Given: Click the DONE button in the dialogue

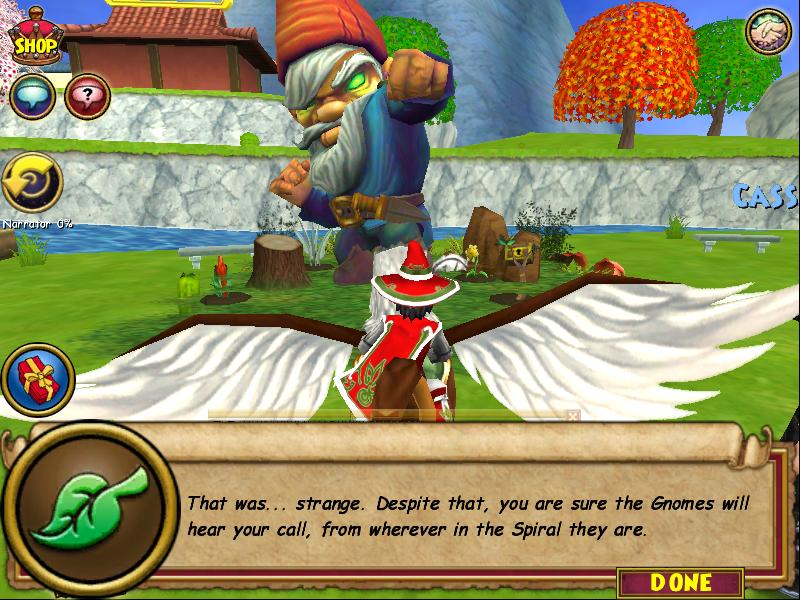Looking at the screenshot, I should pos(680,582).
